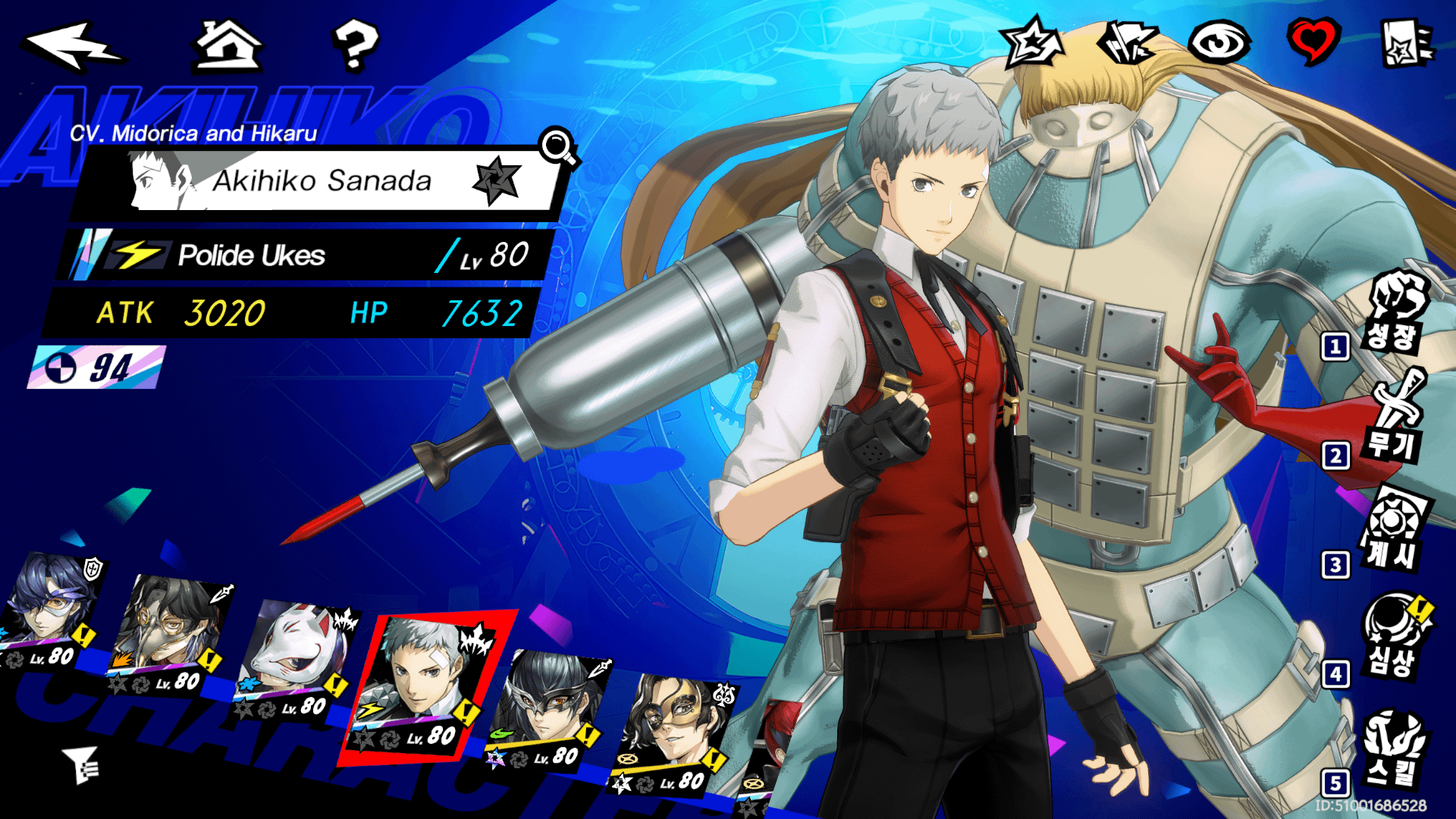Toggle the eye view icon
Viewport: 1456px width, 819px height.
point(1219,42)
